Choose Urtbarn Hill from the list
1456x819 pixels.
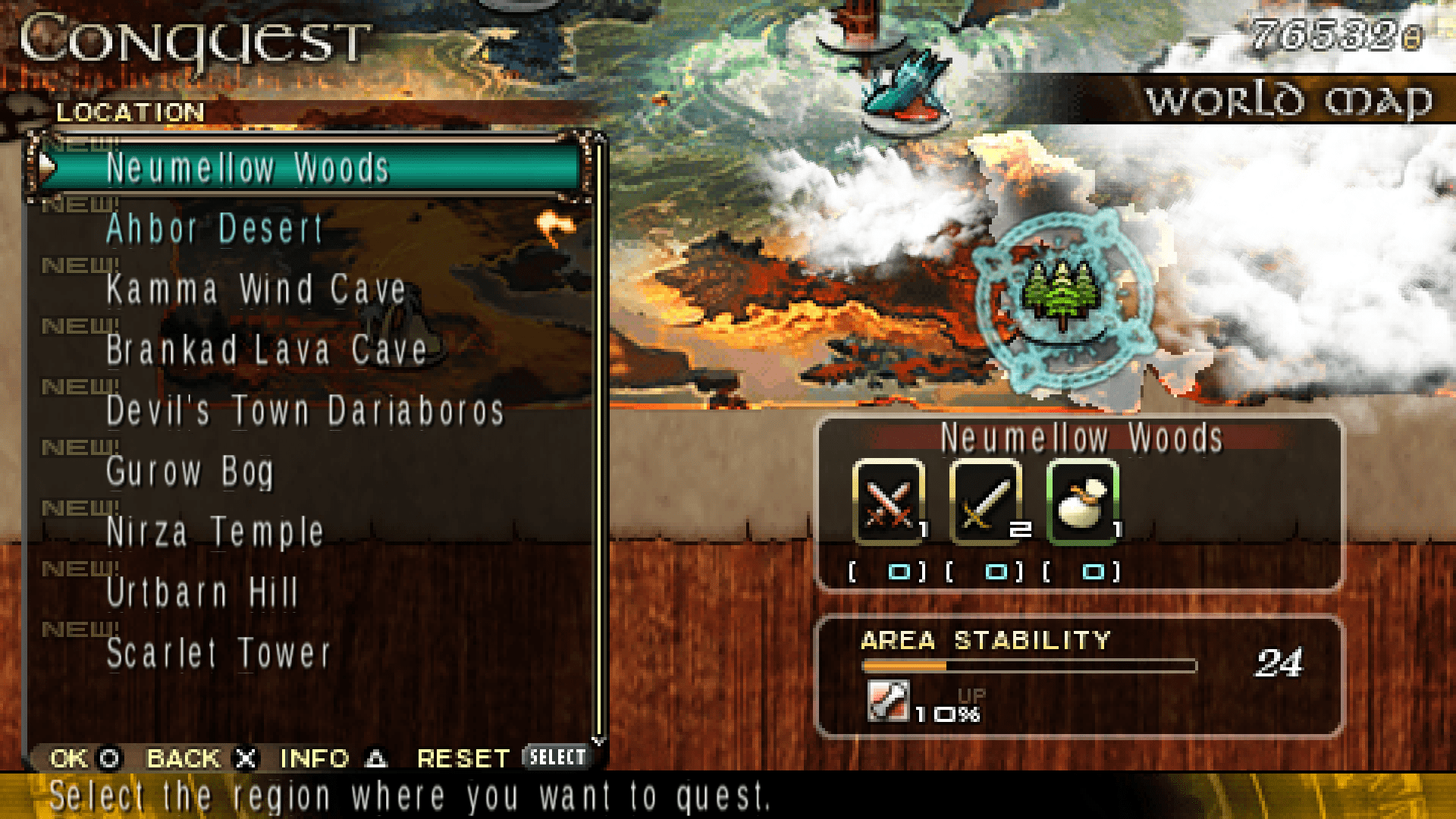pyautogui.click(x=202, y=593)
